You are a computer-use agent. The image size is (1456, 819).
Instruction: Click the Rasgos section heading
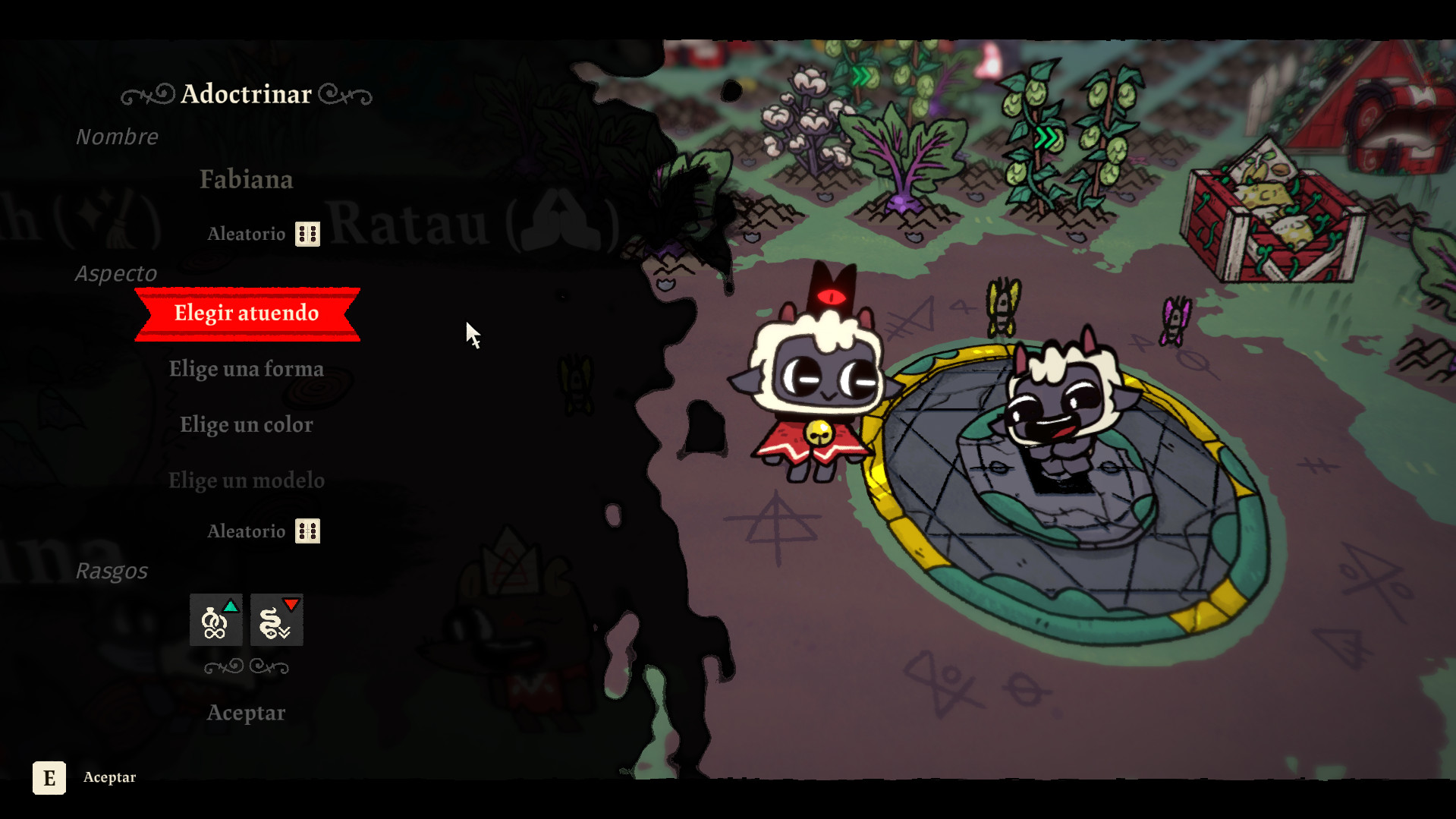coord(113,570)
